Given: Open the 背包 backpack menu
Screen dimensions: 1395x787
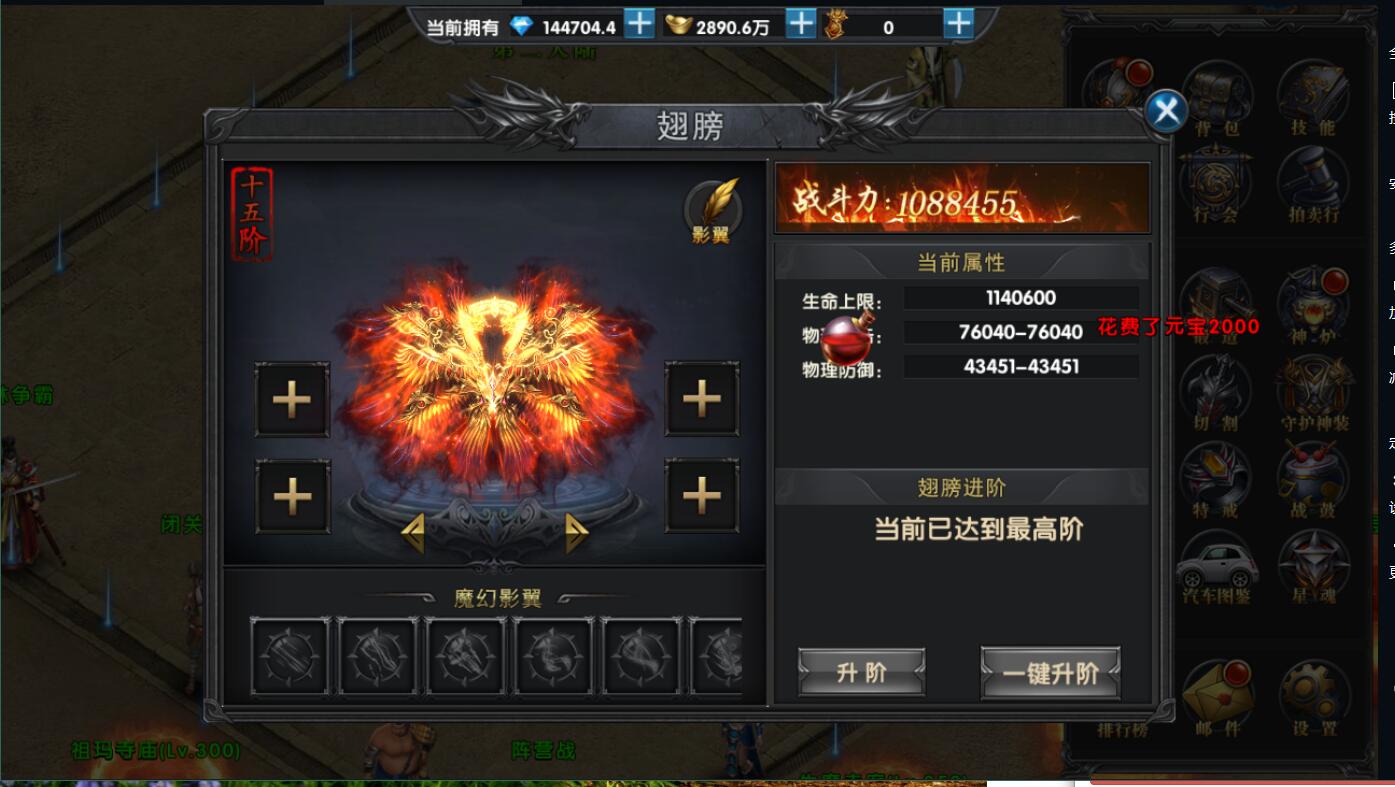Looking at the screenshot, I should tap(1217, 98).
